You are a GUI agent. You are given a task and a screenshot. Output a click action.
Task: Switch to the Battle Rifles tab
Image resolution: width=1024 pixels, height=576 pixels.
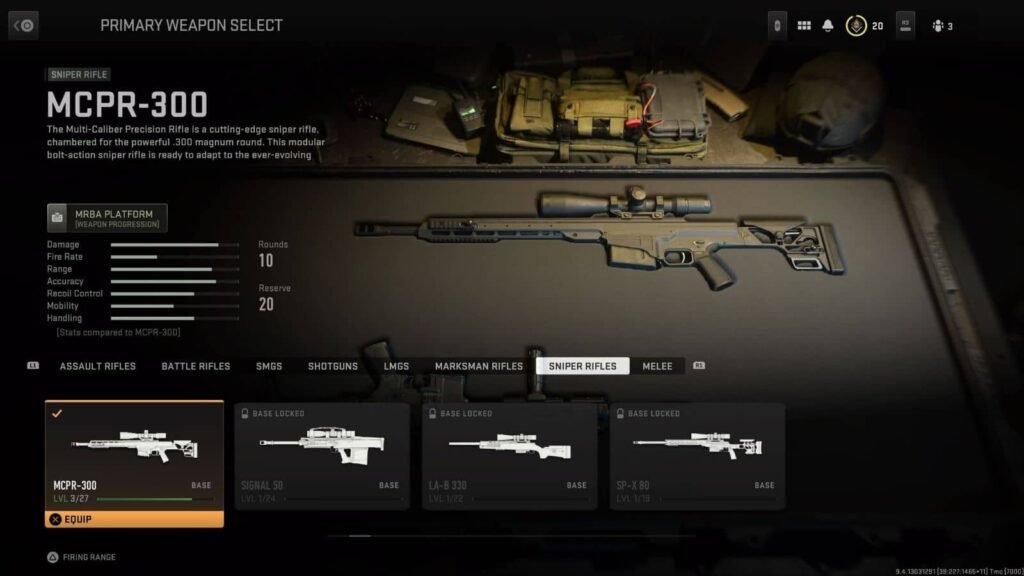click(196, 366)
